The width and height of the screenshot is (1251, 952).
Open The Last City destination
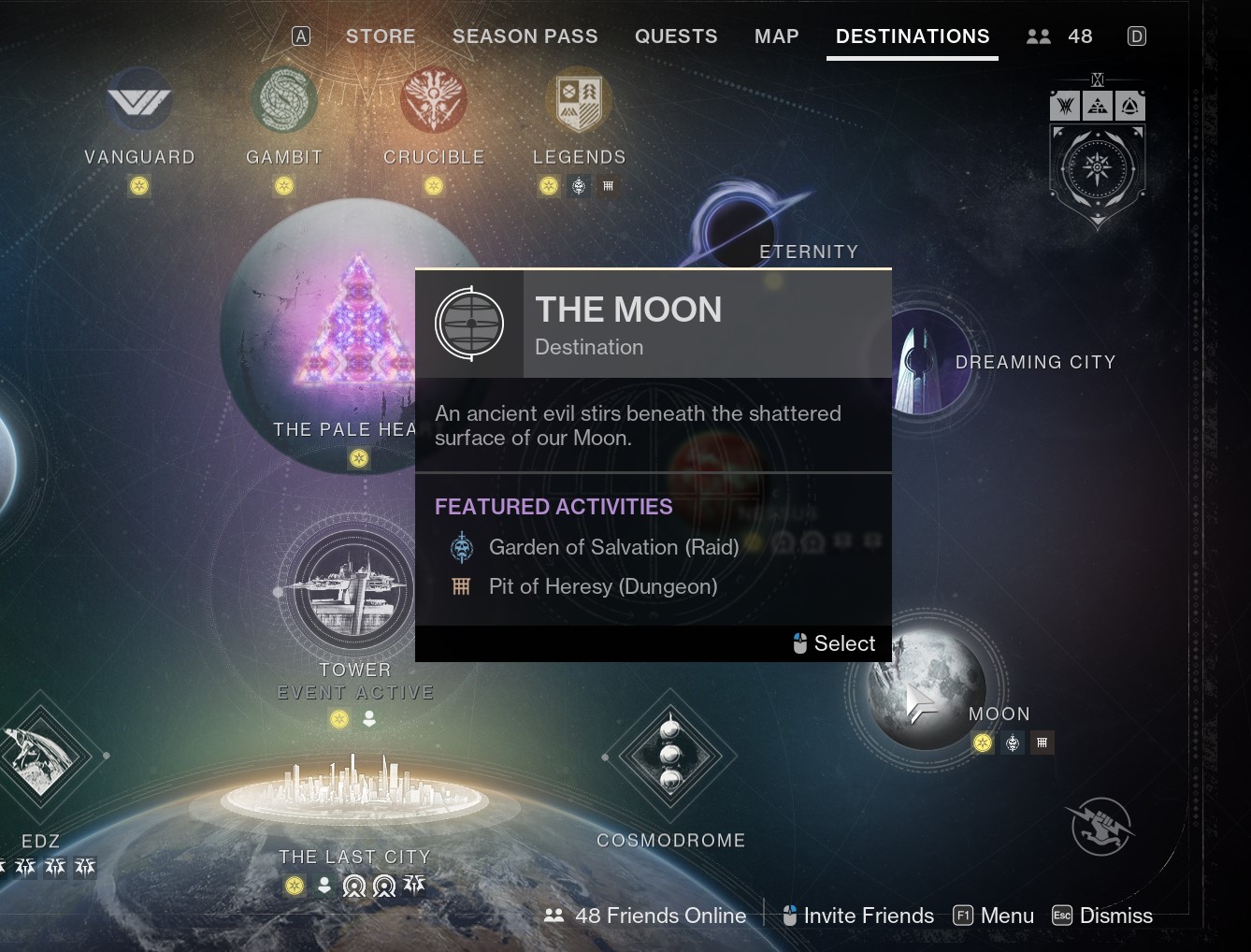[x=354, y=795]
